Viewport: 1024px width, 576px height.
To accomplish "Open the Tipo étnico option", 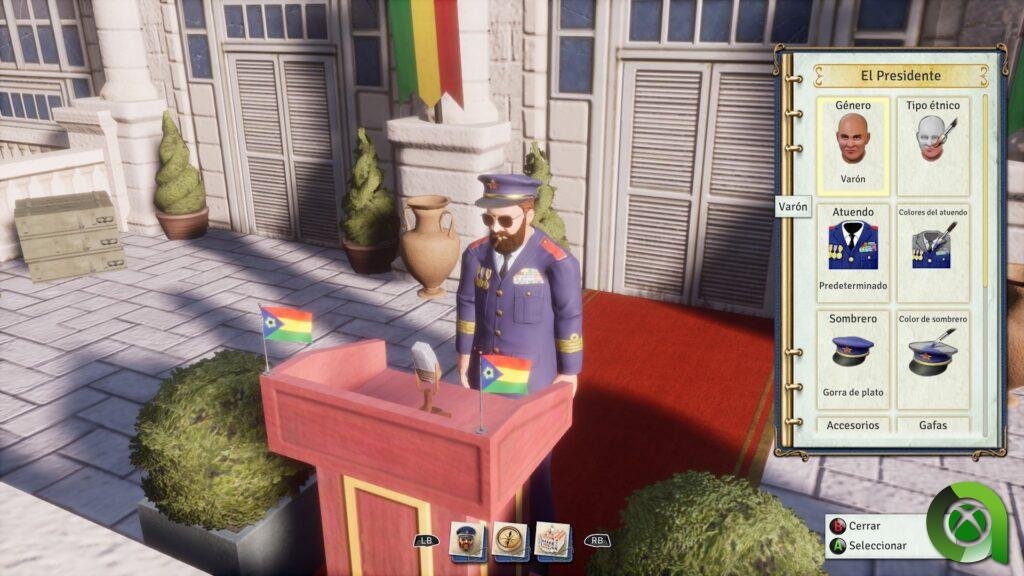I will tap(933, 146).
